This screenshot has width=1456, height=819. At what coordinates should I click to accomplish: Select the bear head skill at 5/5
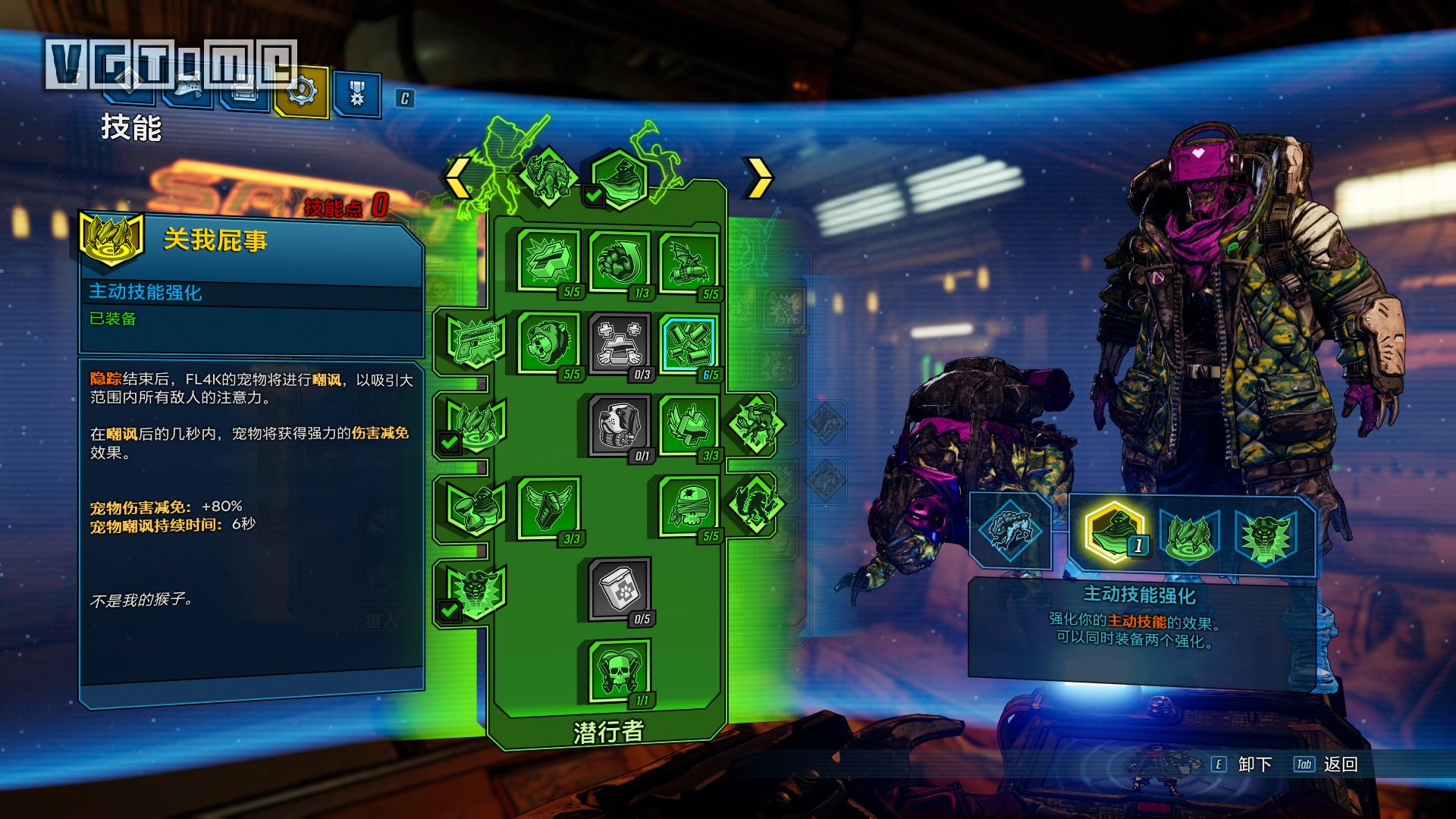click(548, 343)
